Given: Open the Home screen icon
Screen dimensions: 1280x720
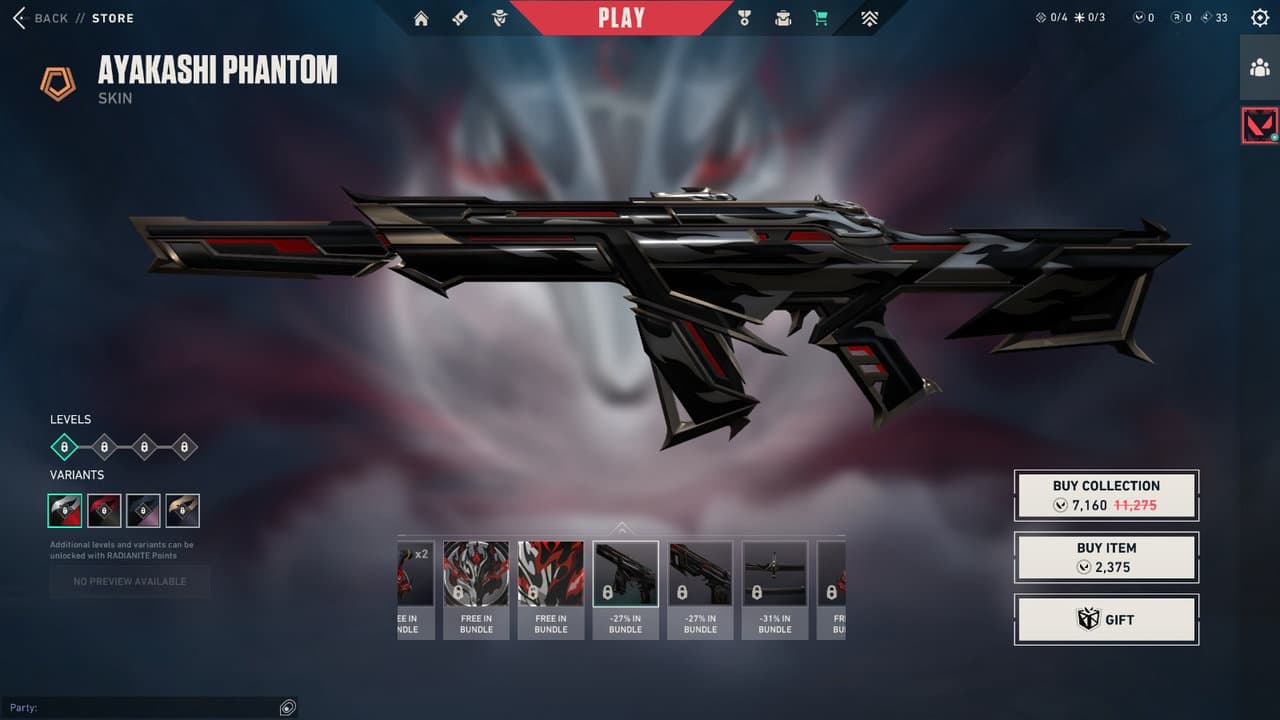Looking at the screenshot, I should (420, 18).
